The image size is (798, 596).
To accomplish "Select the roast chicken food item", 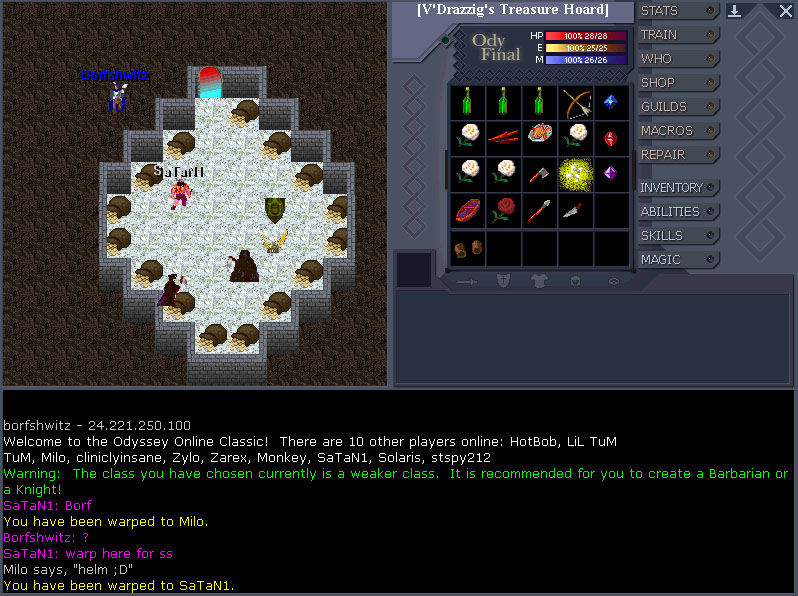I will click(x=540, y=137).
